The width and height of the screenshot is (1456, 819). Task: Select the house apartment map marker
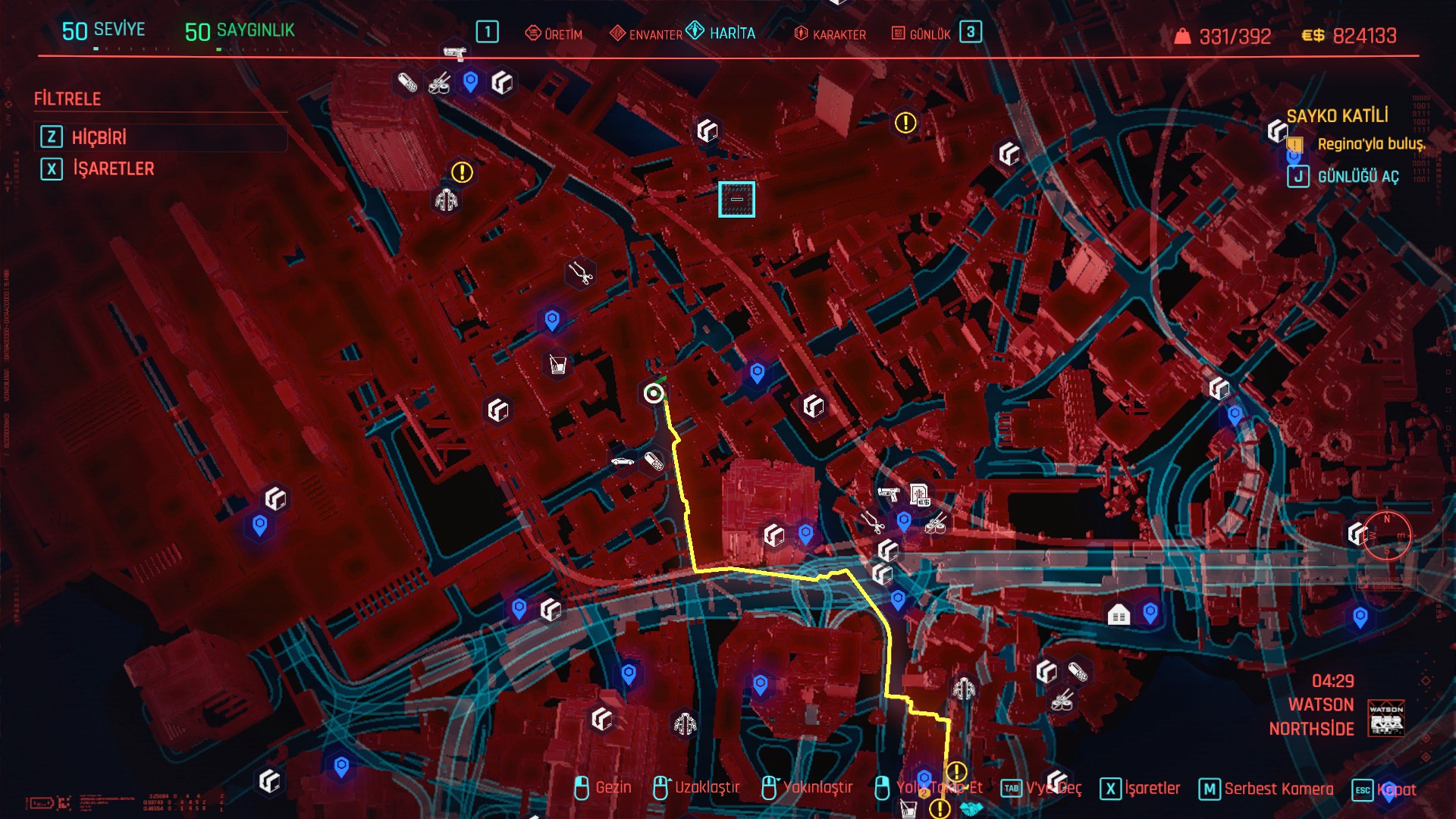click(1119, 615)
